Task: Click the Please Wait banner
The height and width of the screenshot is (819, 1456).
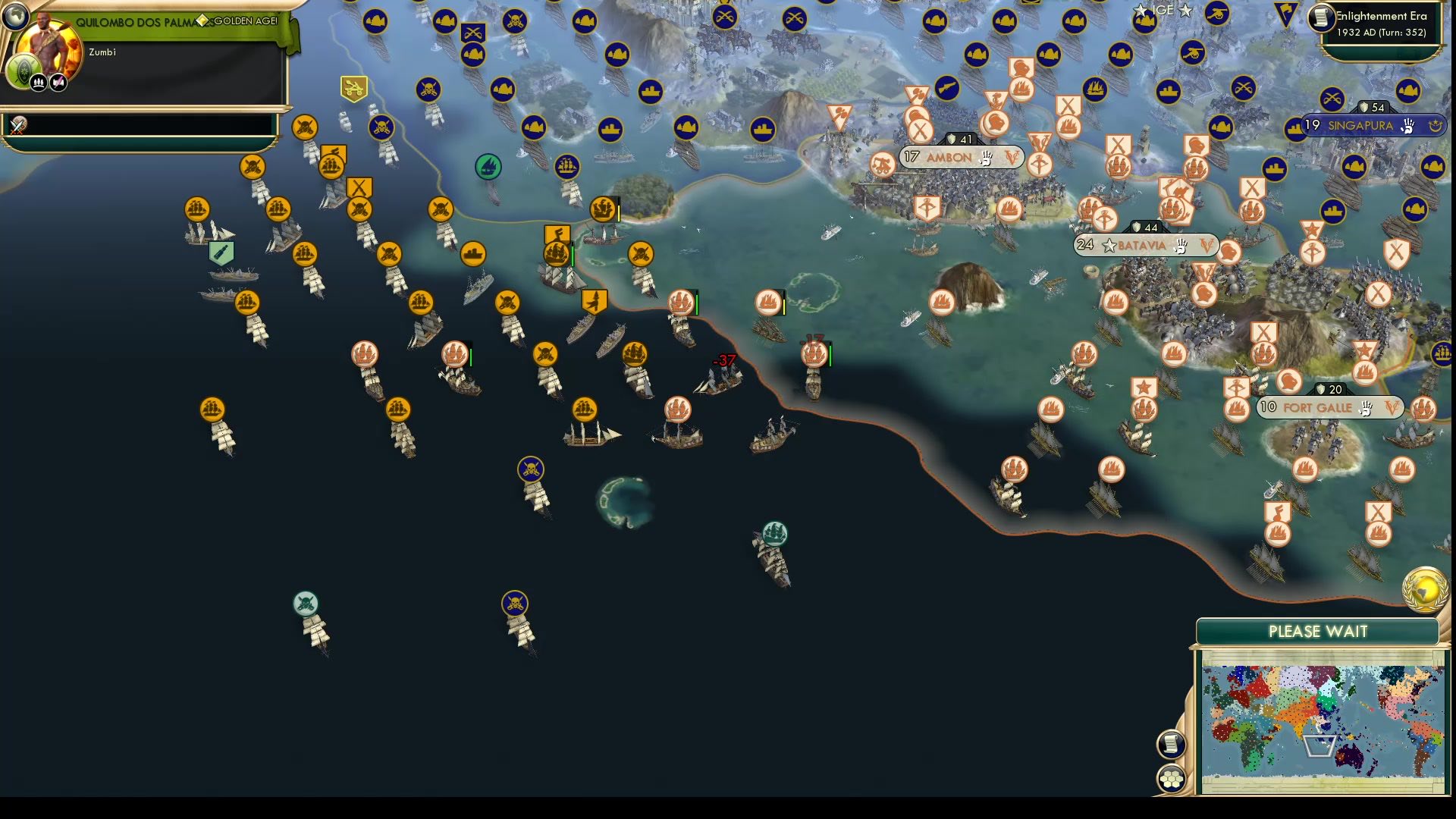Action: (1319, 631)
